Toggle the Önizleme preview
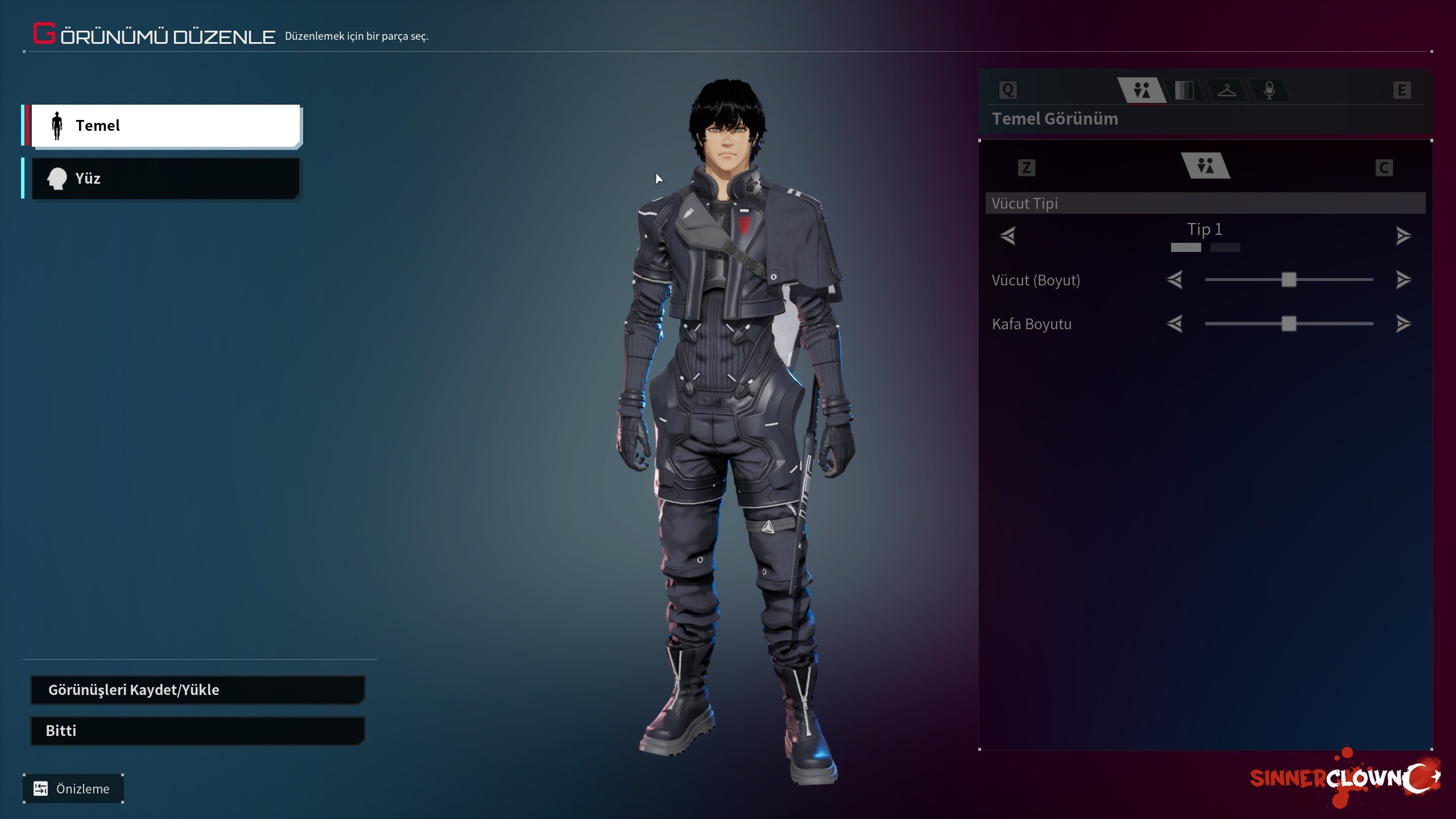 (x=73, y=789)
